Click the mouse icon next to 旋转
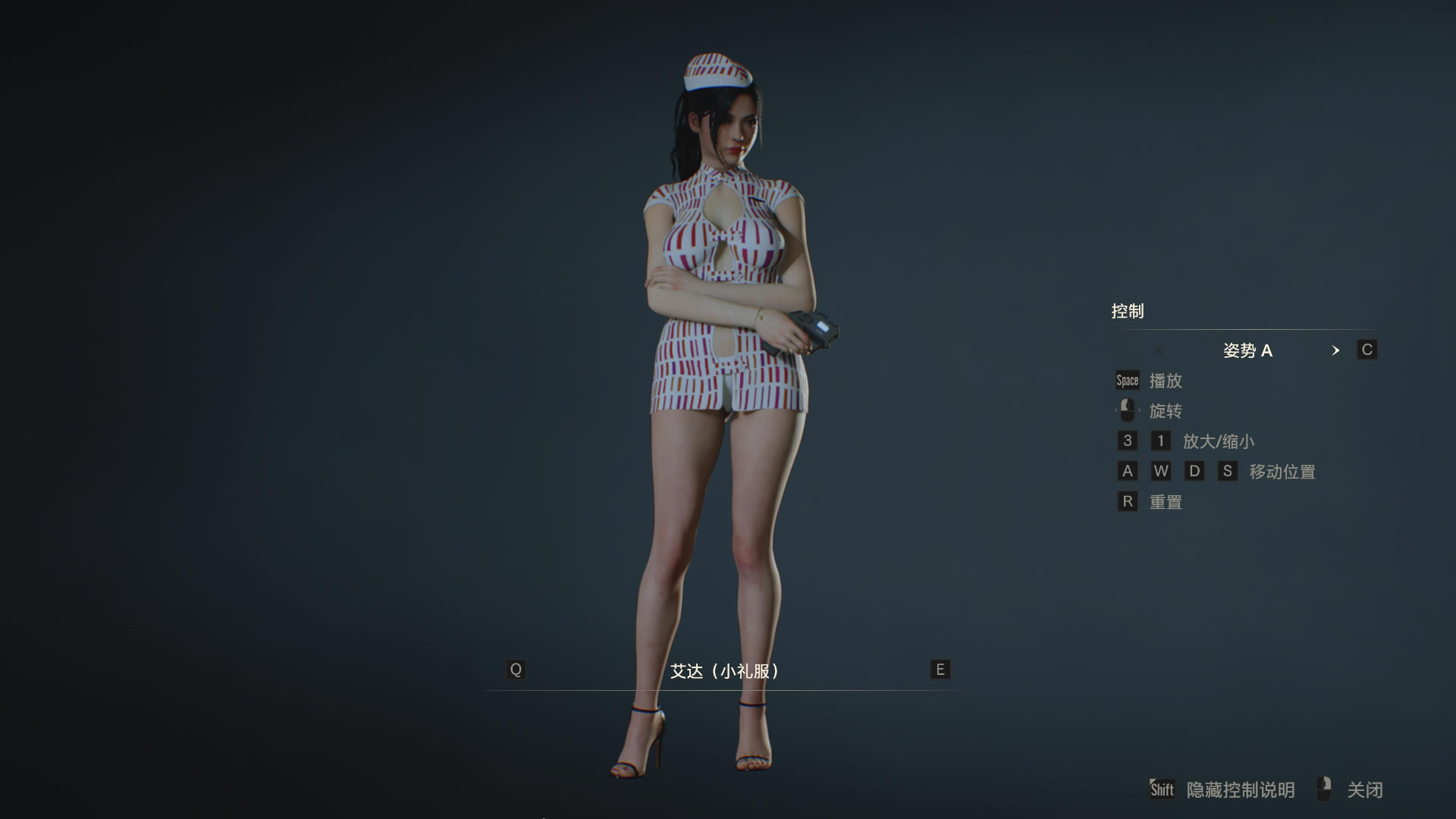 coord(1127,409)
